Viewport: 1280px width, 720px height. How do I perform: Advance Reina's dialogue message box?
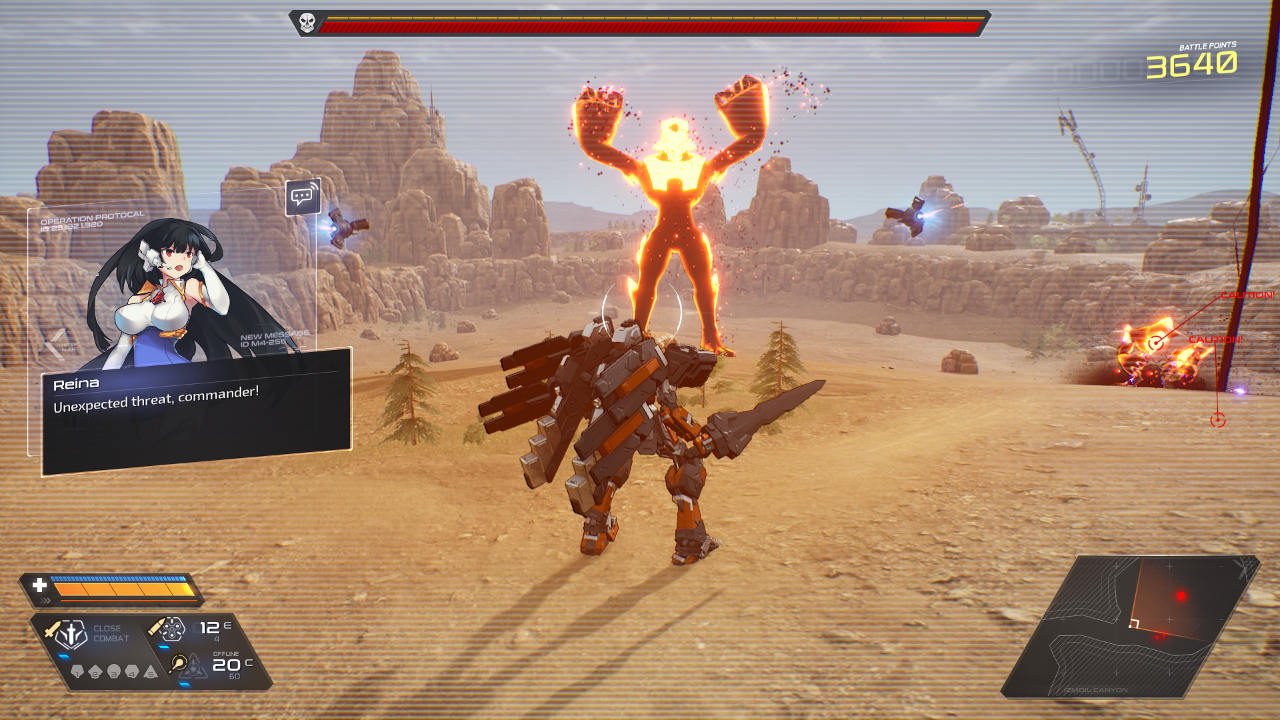click(x=197, y=412)
